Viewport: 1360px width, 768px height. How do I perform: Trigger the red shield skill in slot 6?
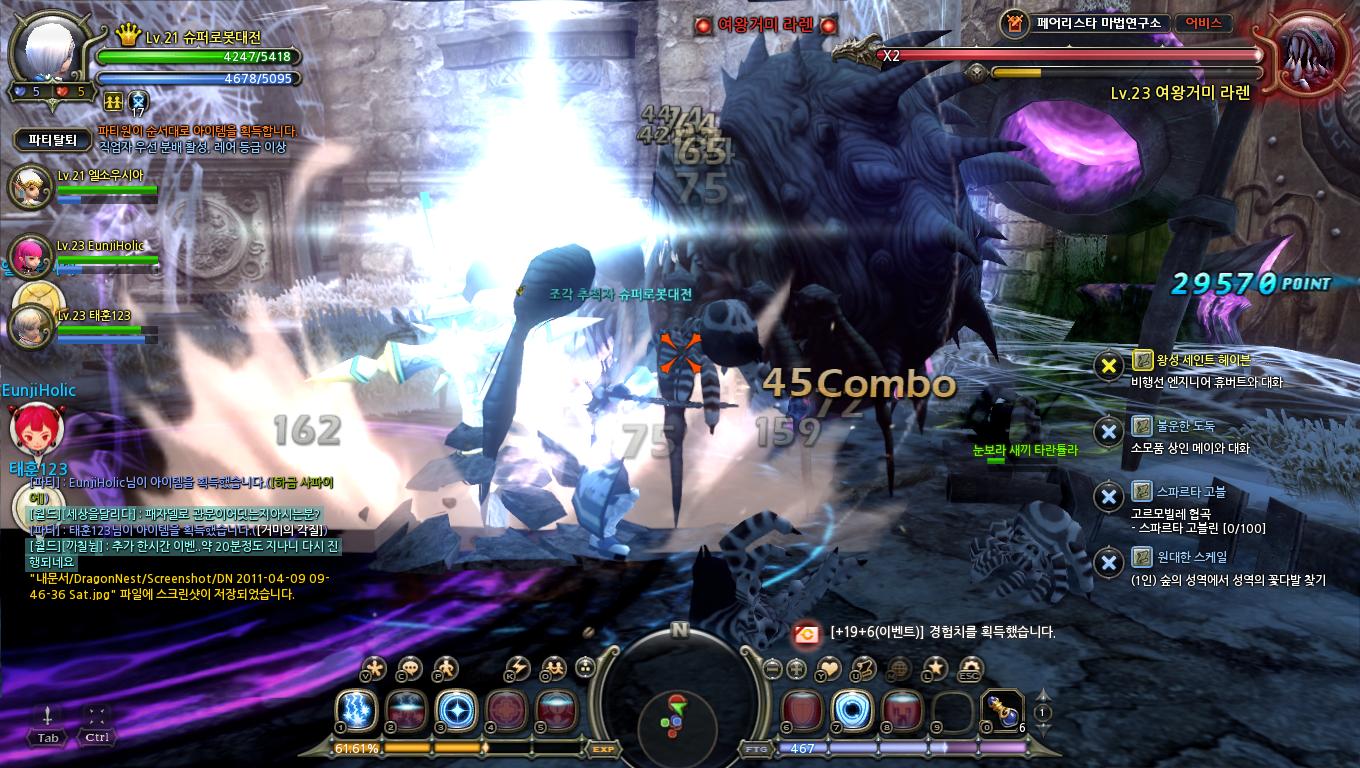click(802, 710)
